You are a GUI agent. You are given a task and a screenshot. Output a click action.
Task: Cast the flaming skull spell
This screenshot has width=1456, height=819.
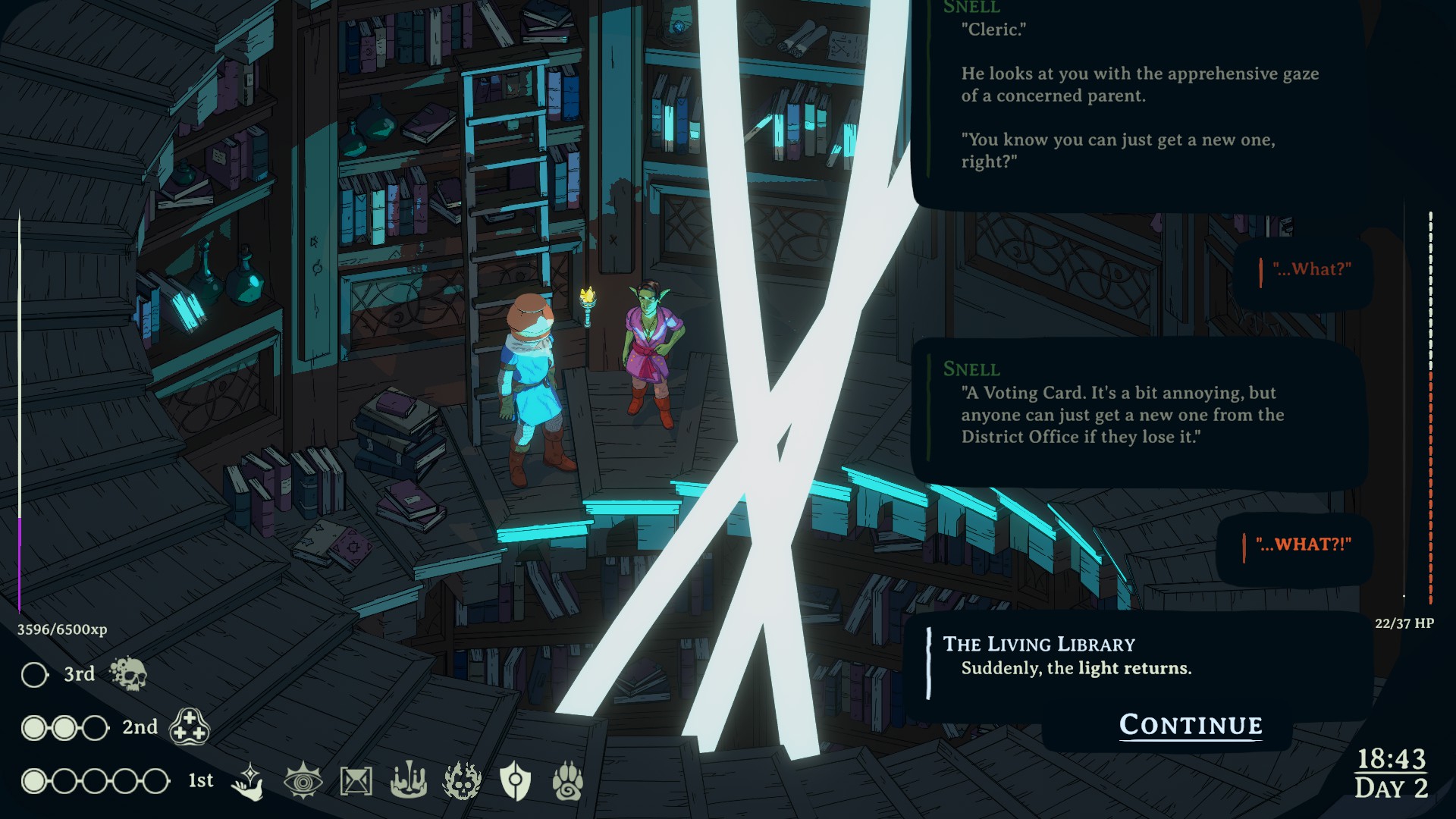point(462,781)
